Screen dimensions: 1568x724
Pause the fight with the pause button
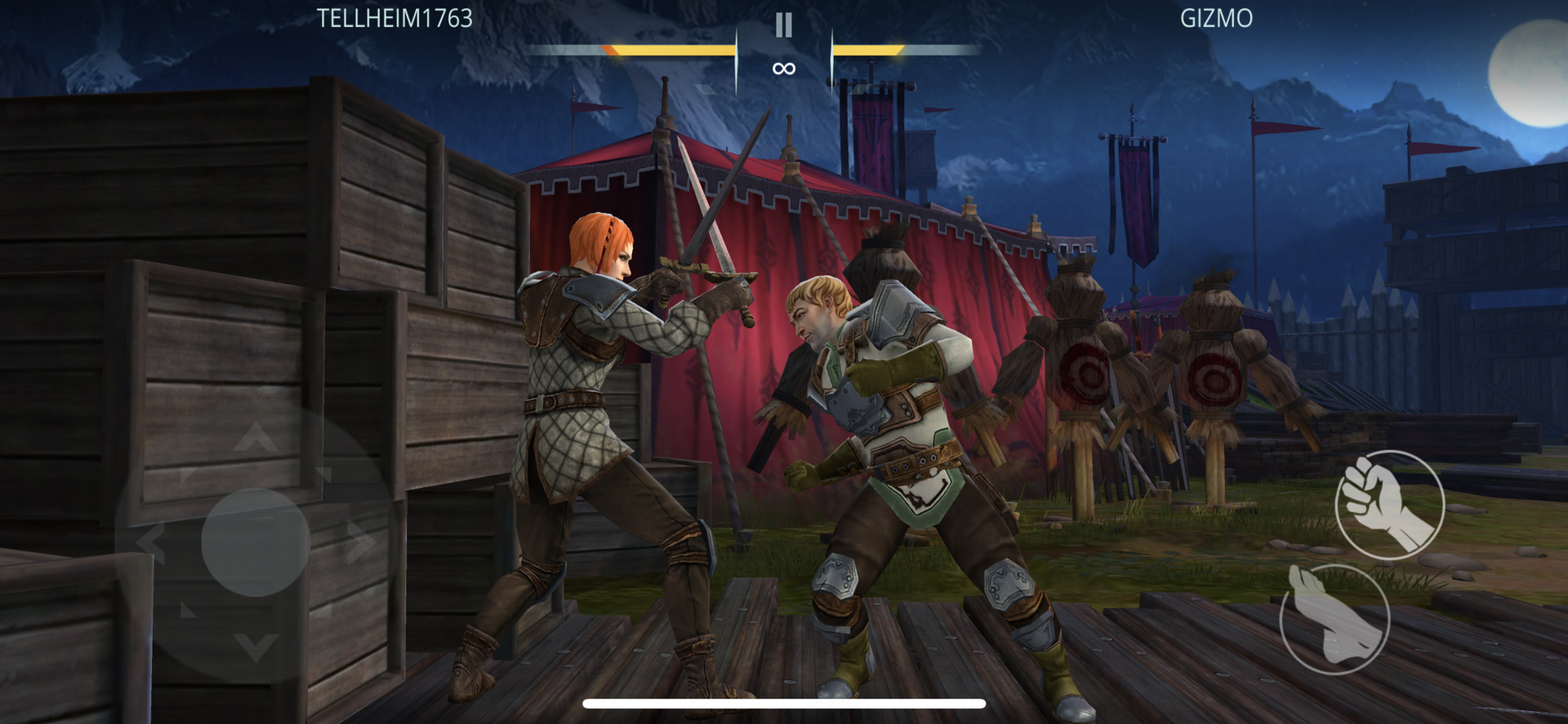click(783, 25)
